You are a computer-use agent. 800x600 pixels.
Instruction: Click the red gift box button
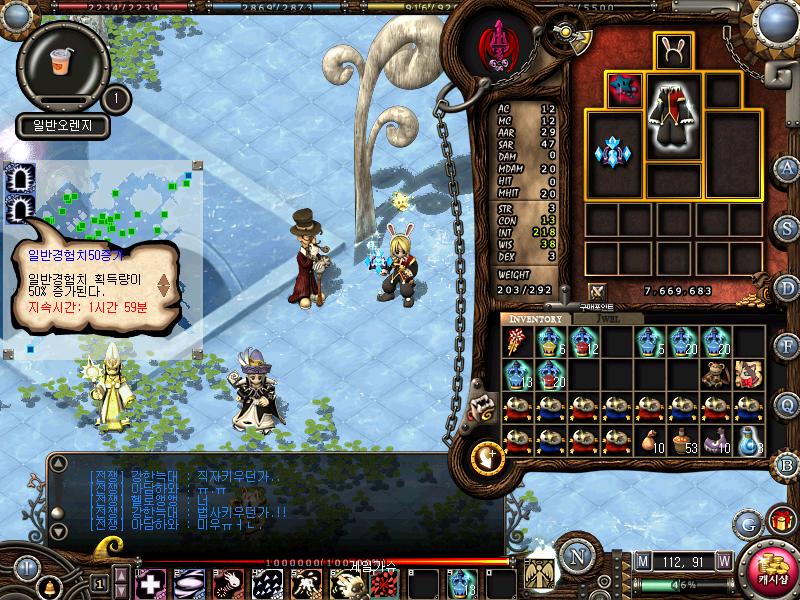[779, 522]
